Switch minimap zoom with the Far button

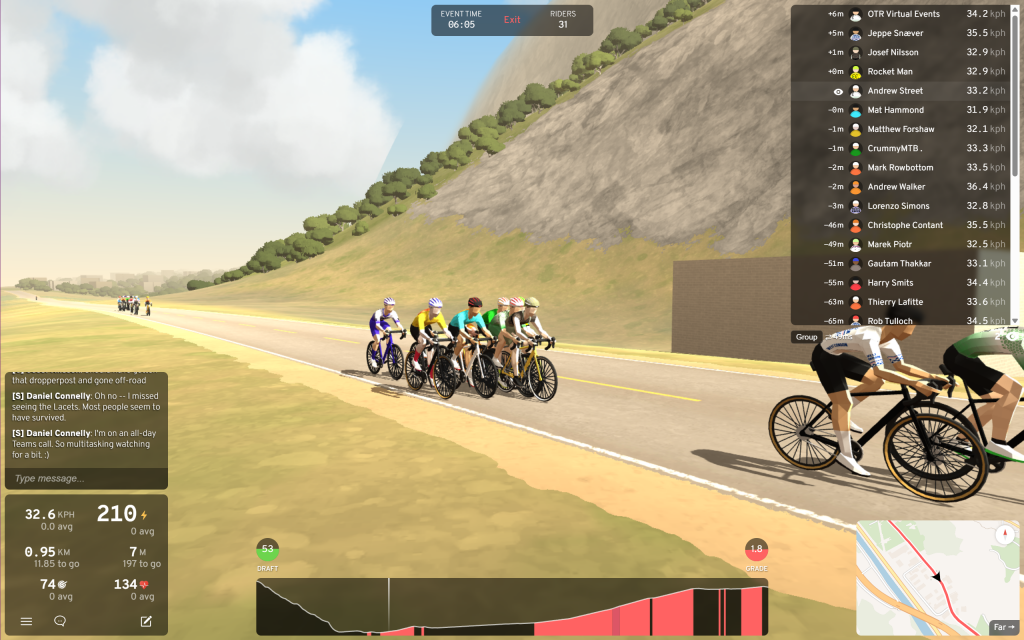(x=1003, y=627)
